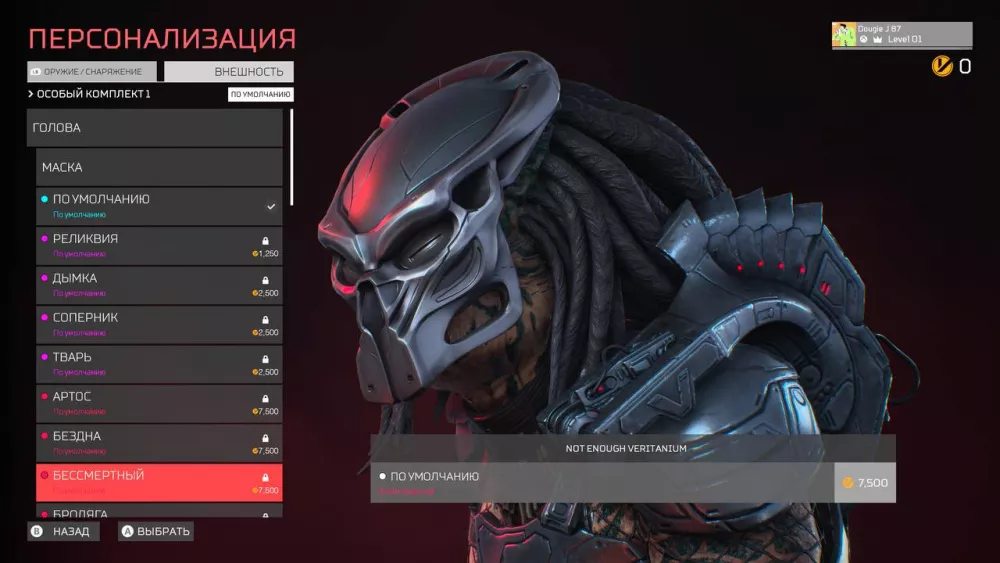Switch to the ОРУЖИЕ / СНАРЯЖЕНИЕ tab
The height and width of the screenshot is (563, 1000).
point(92,72)
